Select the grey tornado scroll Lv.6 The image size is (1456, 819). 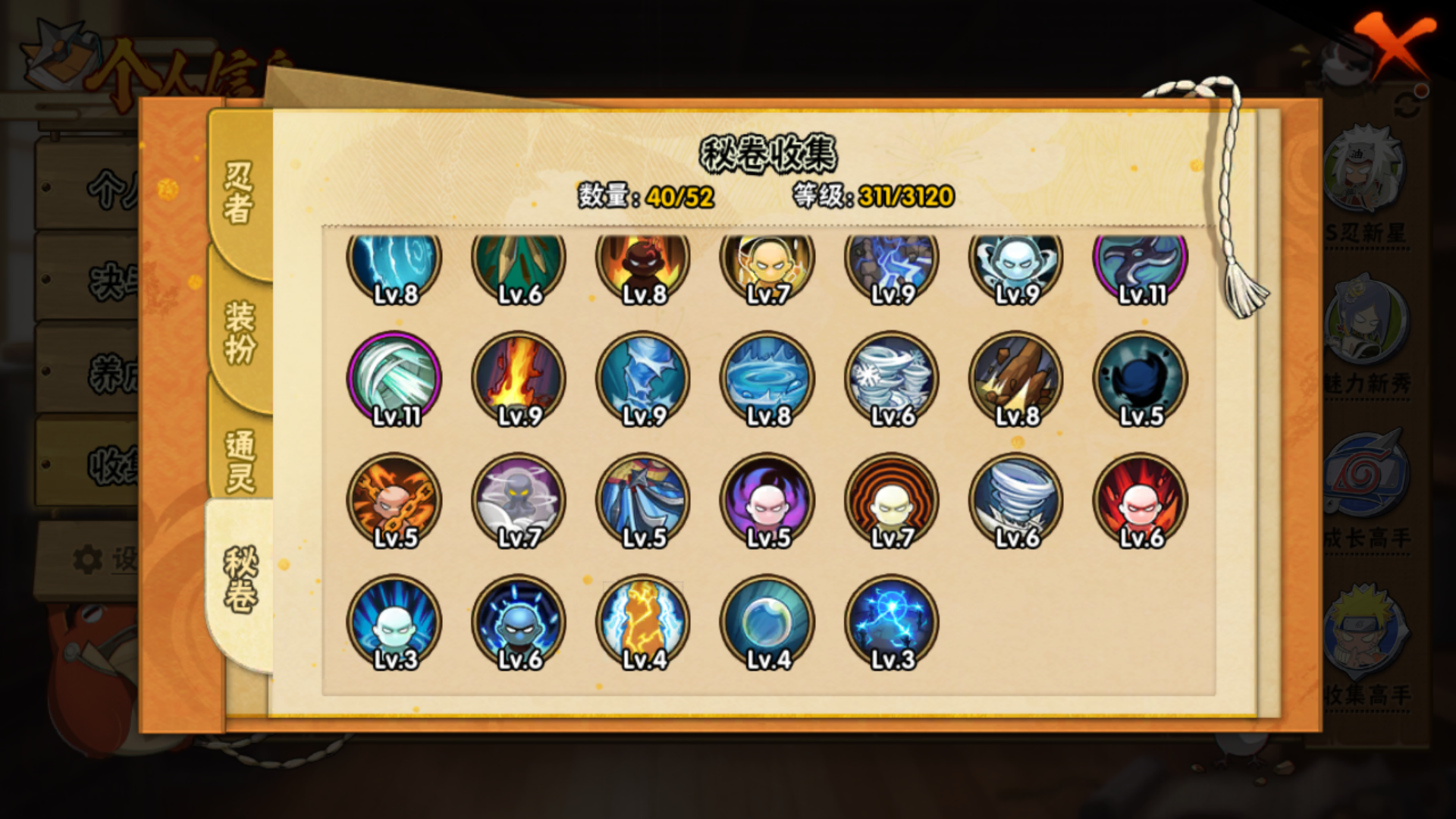coord(1016,500)
